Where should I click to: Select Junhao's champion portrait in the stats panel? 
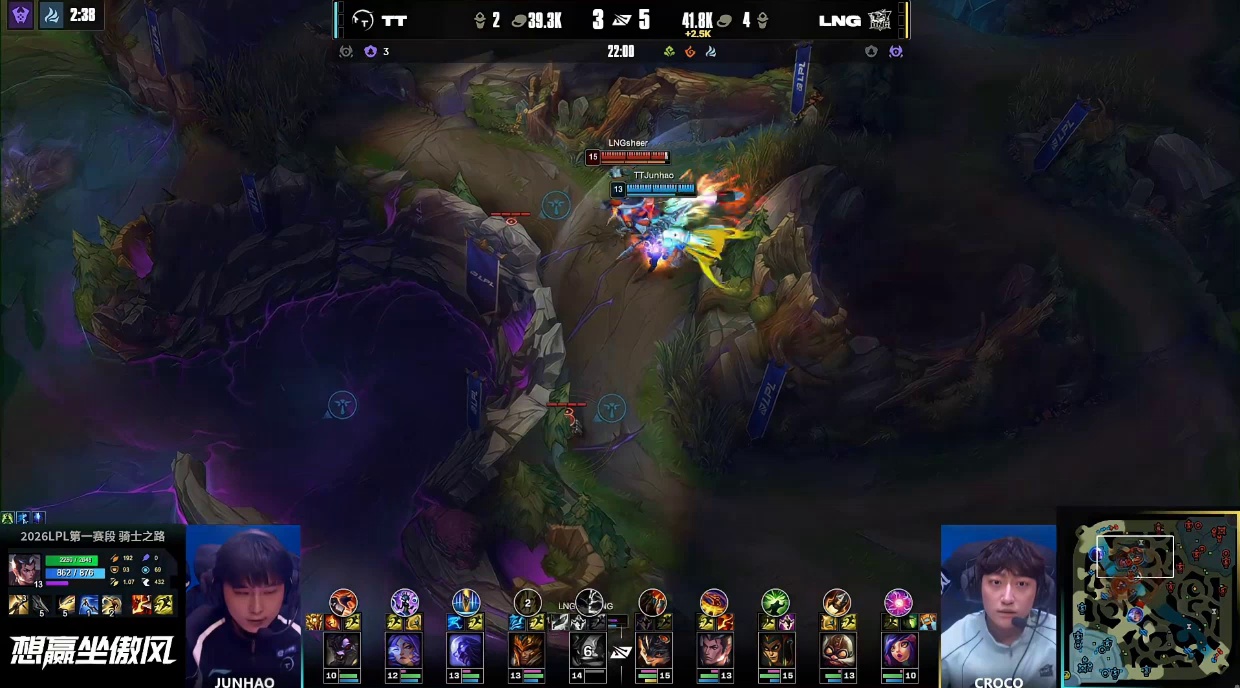click(25, 568)
